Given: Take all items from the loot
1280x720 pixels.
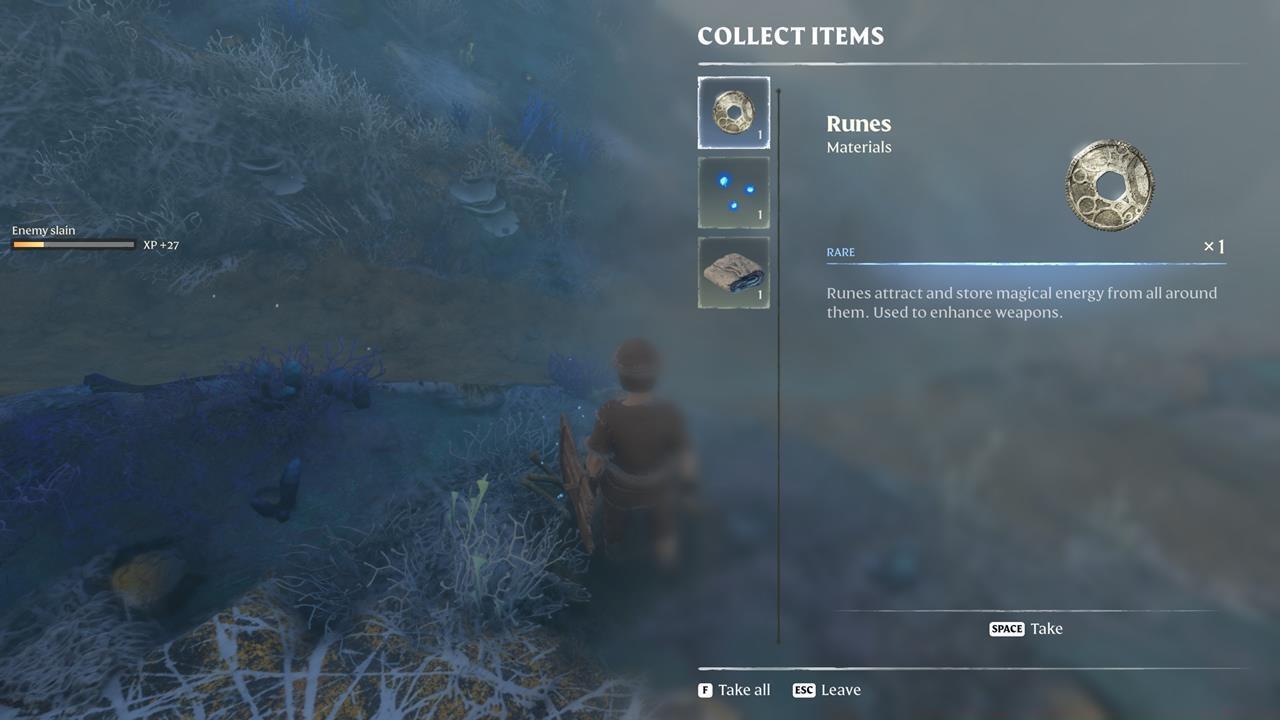Looking at the screenshot, I should pyautogui.click(x=734, y=690).
